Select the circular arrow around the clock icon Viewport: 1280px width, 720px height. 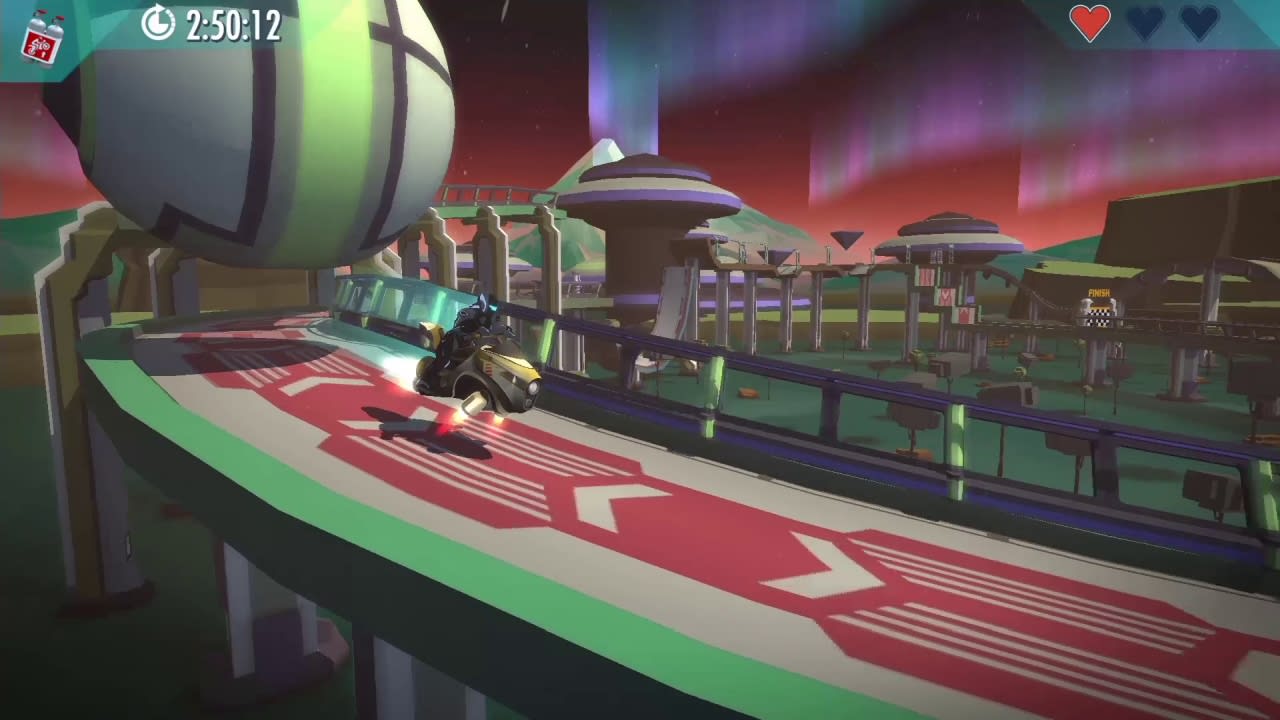(x=156, y=24)
